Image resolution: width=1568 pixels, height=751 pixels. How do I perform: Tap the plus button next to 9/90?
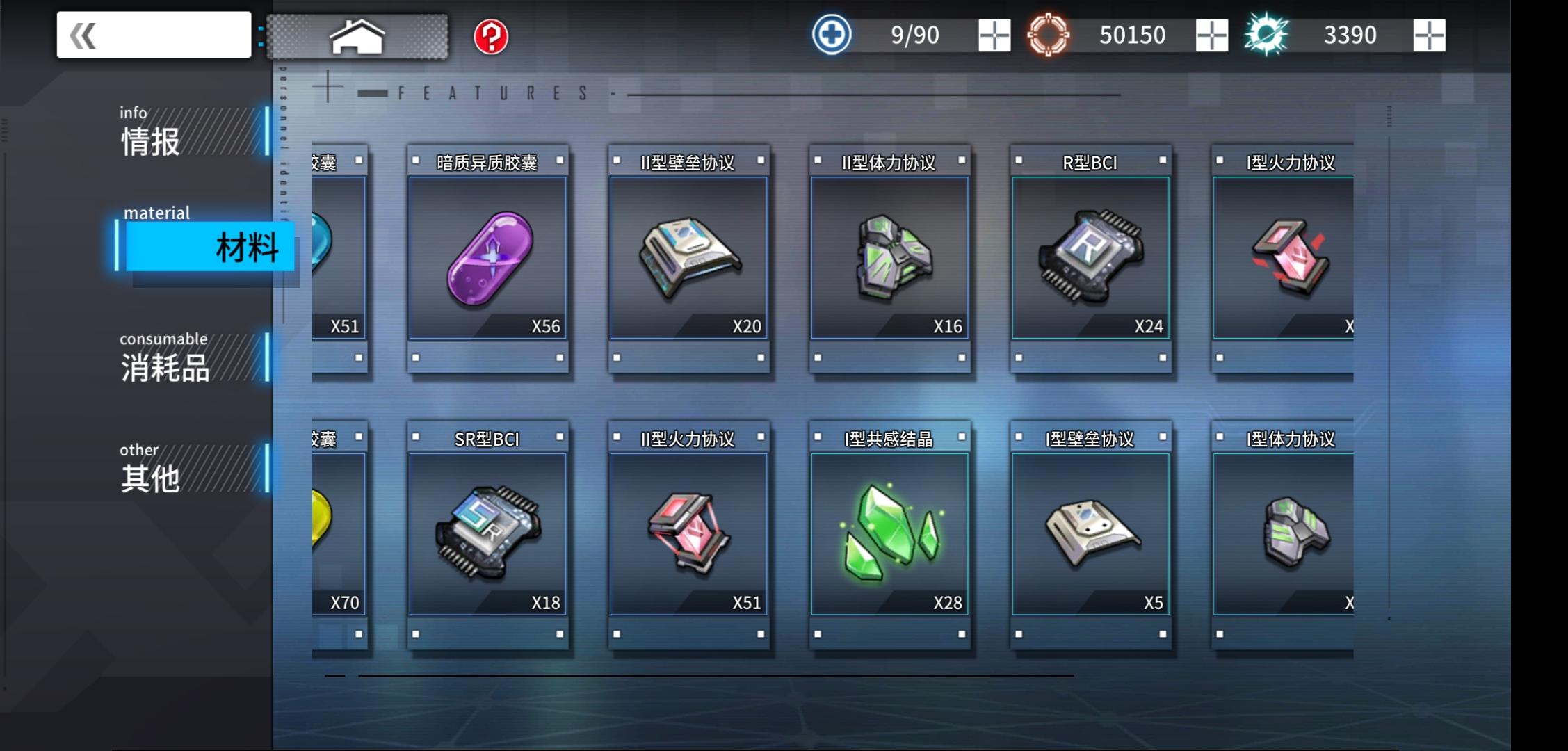996,34
